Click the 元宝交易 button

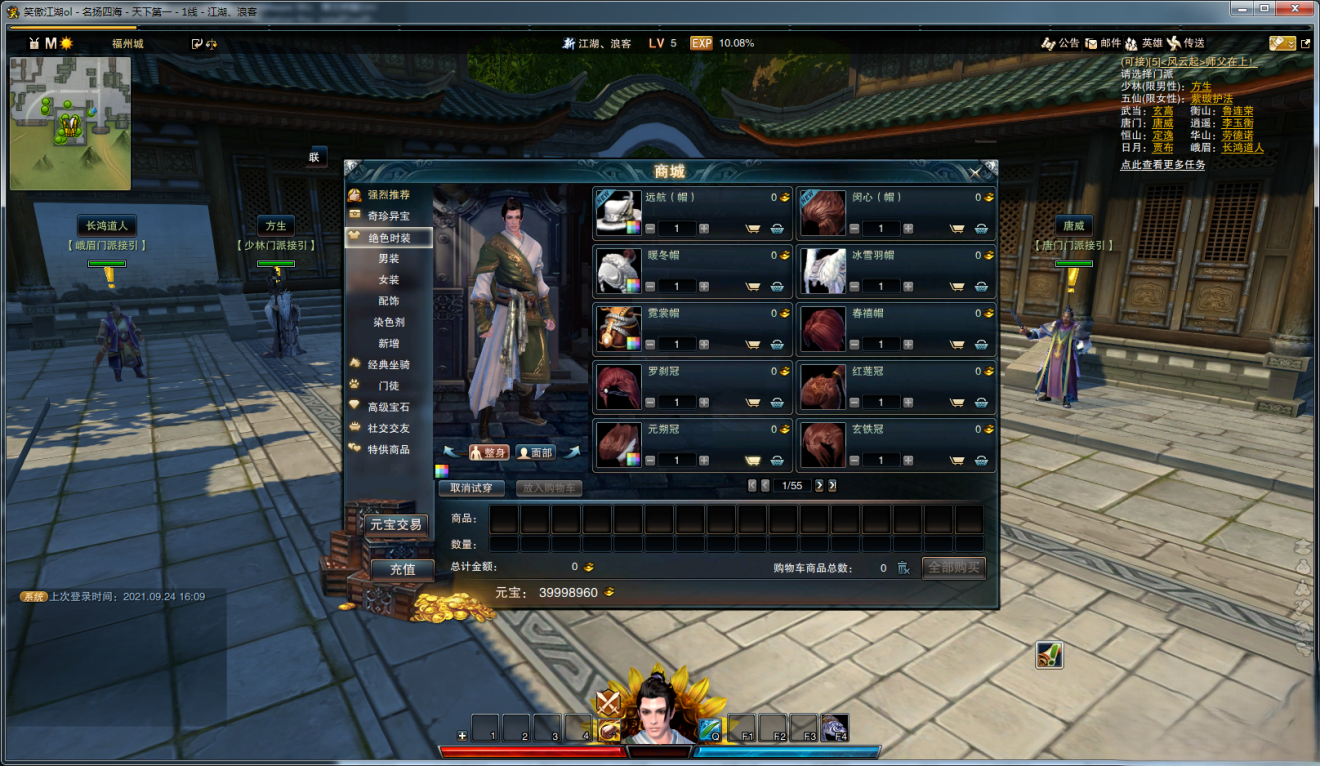[396, 524]
